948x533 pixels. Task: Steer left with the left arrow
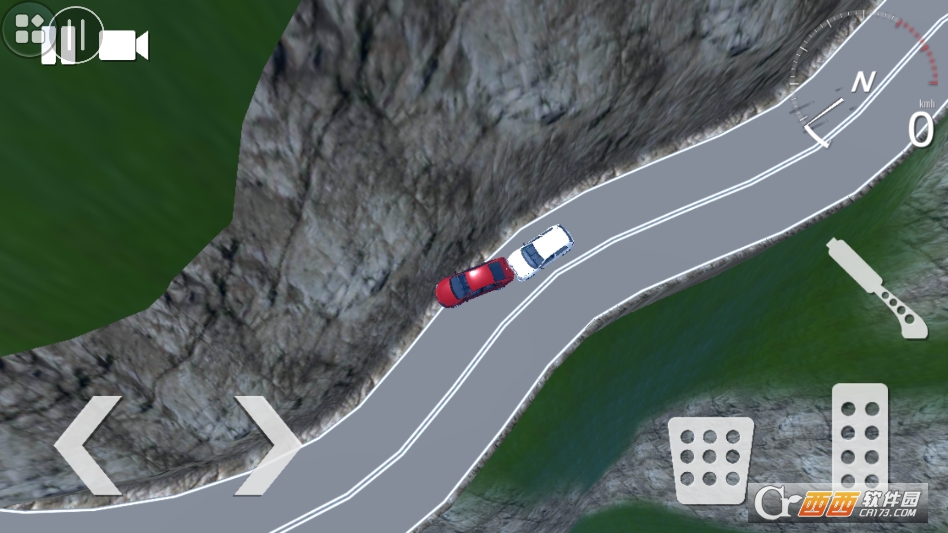pyautogui.click(x=88, y=445)
